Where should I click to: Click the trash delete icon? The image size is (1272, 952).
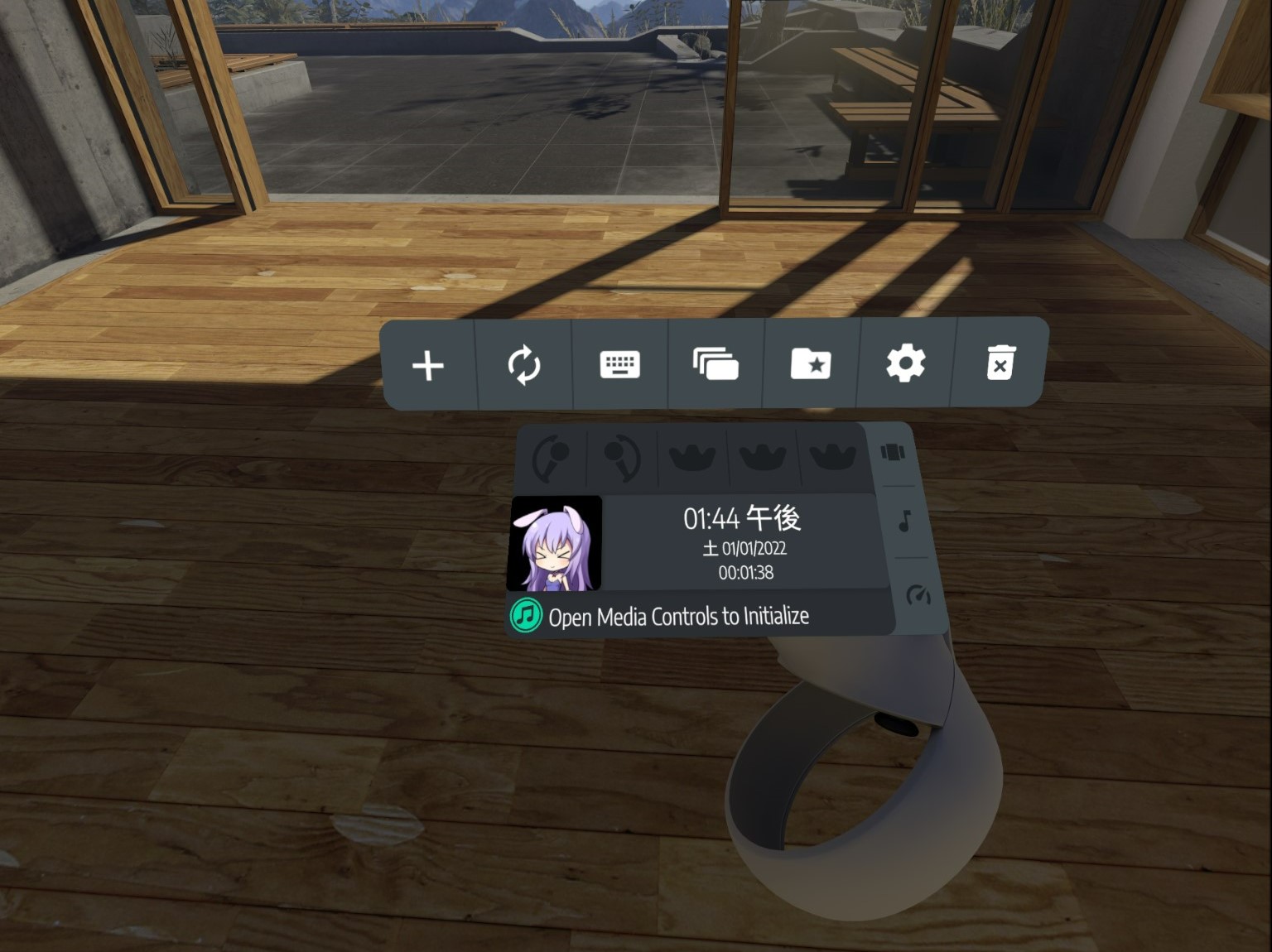click(1000, 364)
